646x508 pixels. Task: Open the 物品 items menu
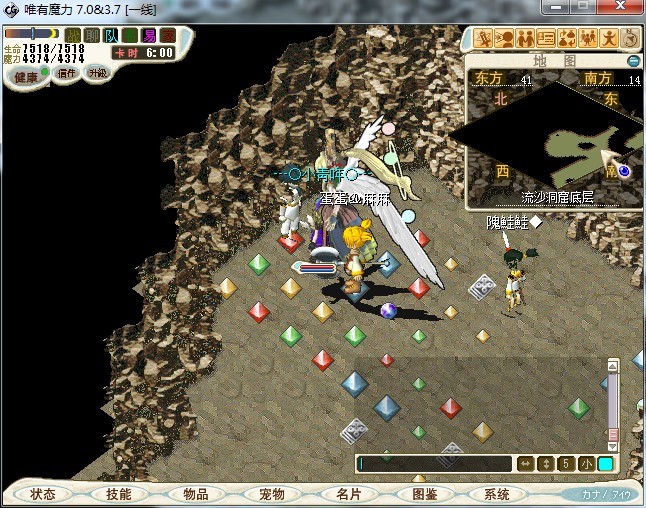pyautogui.click(x=195, y=494)
